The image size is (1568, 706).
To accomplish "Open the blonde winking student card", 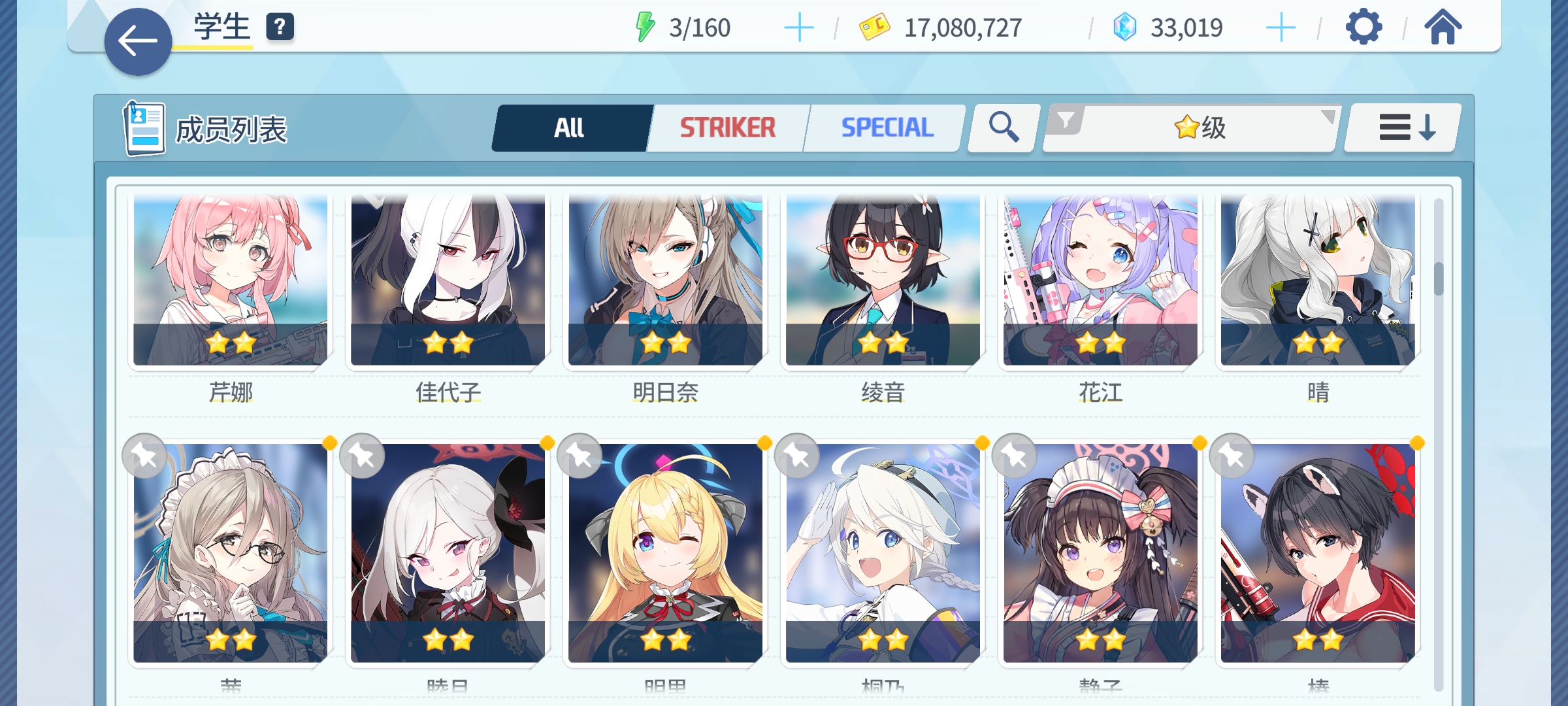I will click(665, 552).
